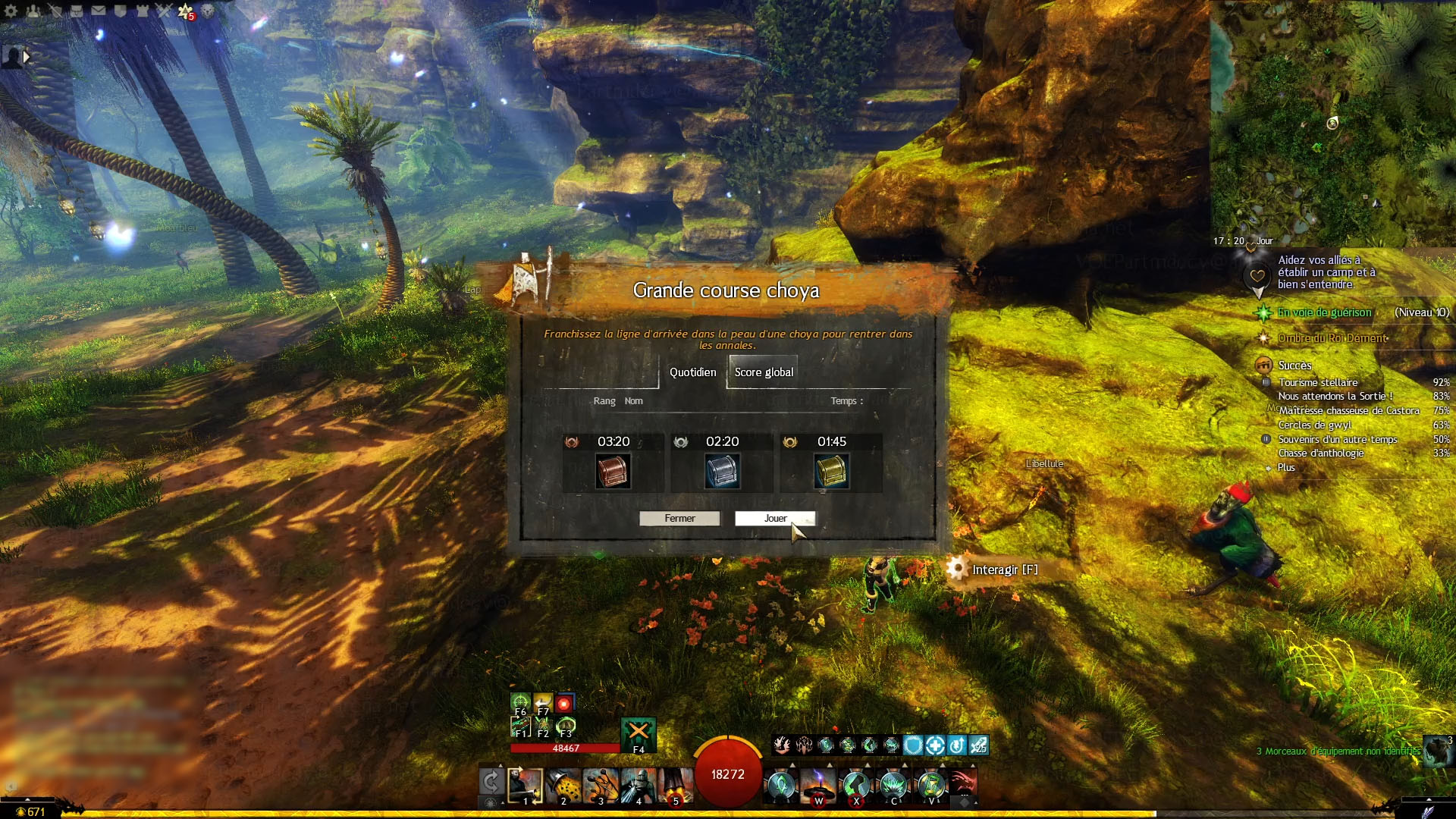Open the lion head trading post icon
This screenshot has width=1456, height=819.
click(207, 11)
